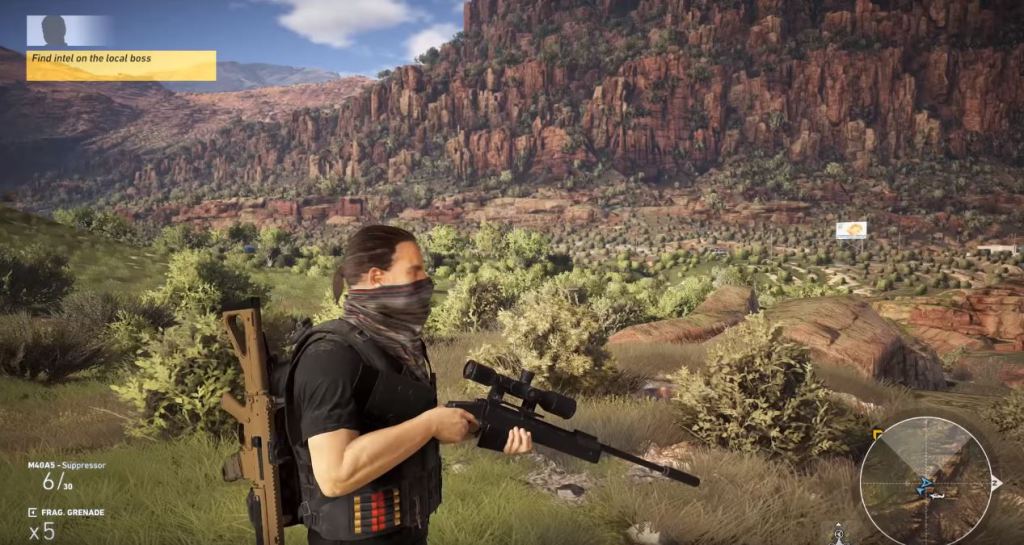Click the small icon left of Frag Grenade
This screenshot has height=545, width=1024.
(x=32, y=512)
